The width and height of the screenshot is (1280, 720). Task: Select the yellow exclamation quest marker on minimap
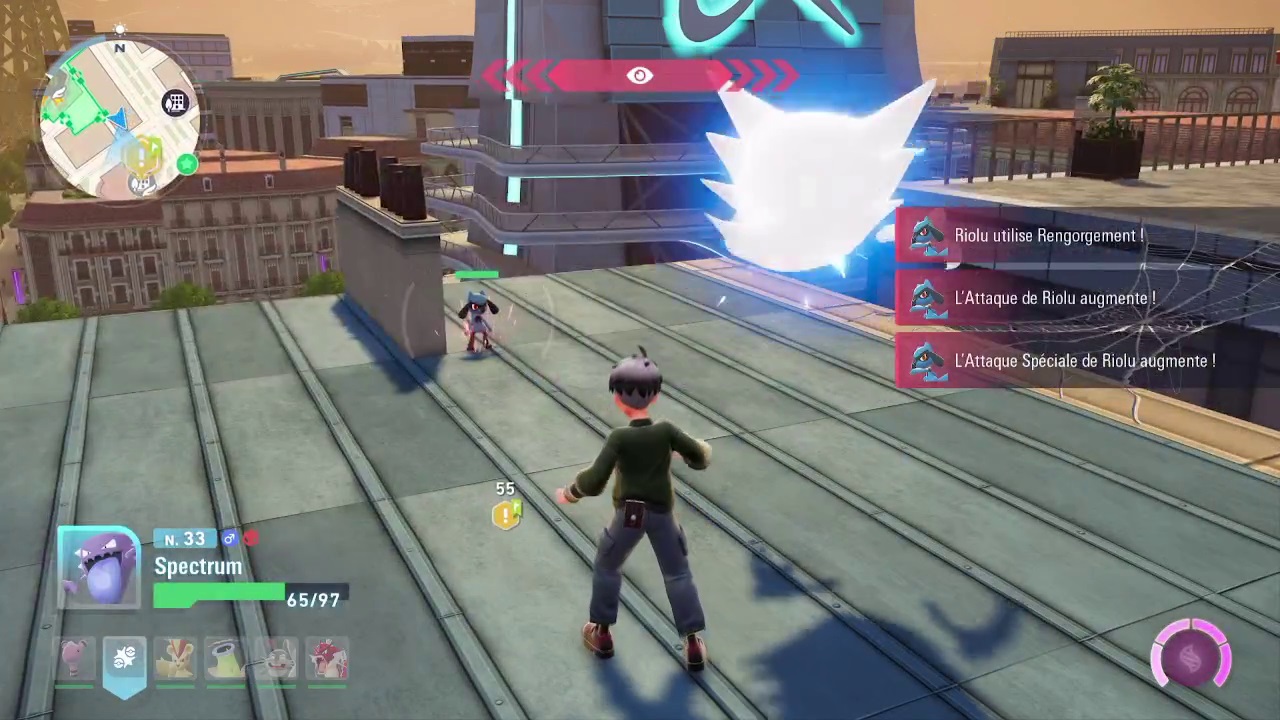143,155
